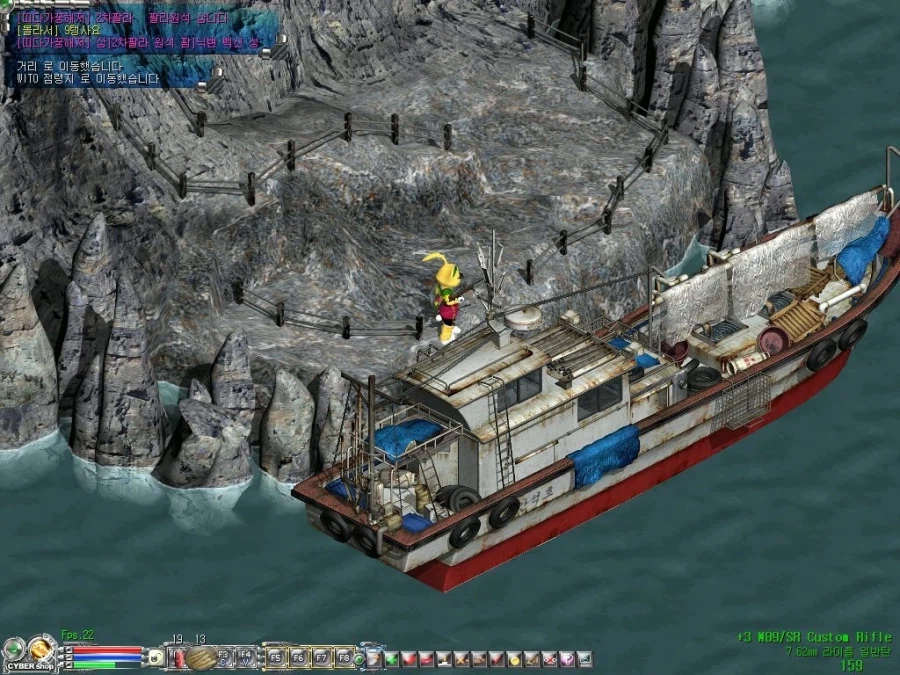
Task: Click the small green round button after F8
Action: click(x=359, y=660)
